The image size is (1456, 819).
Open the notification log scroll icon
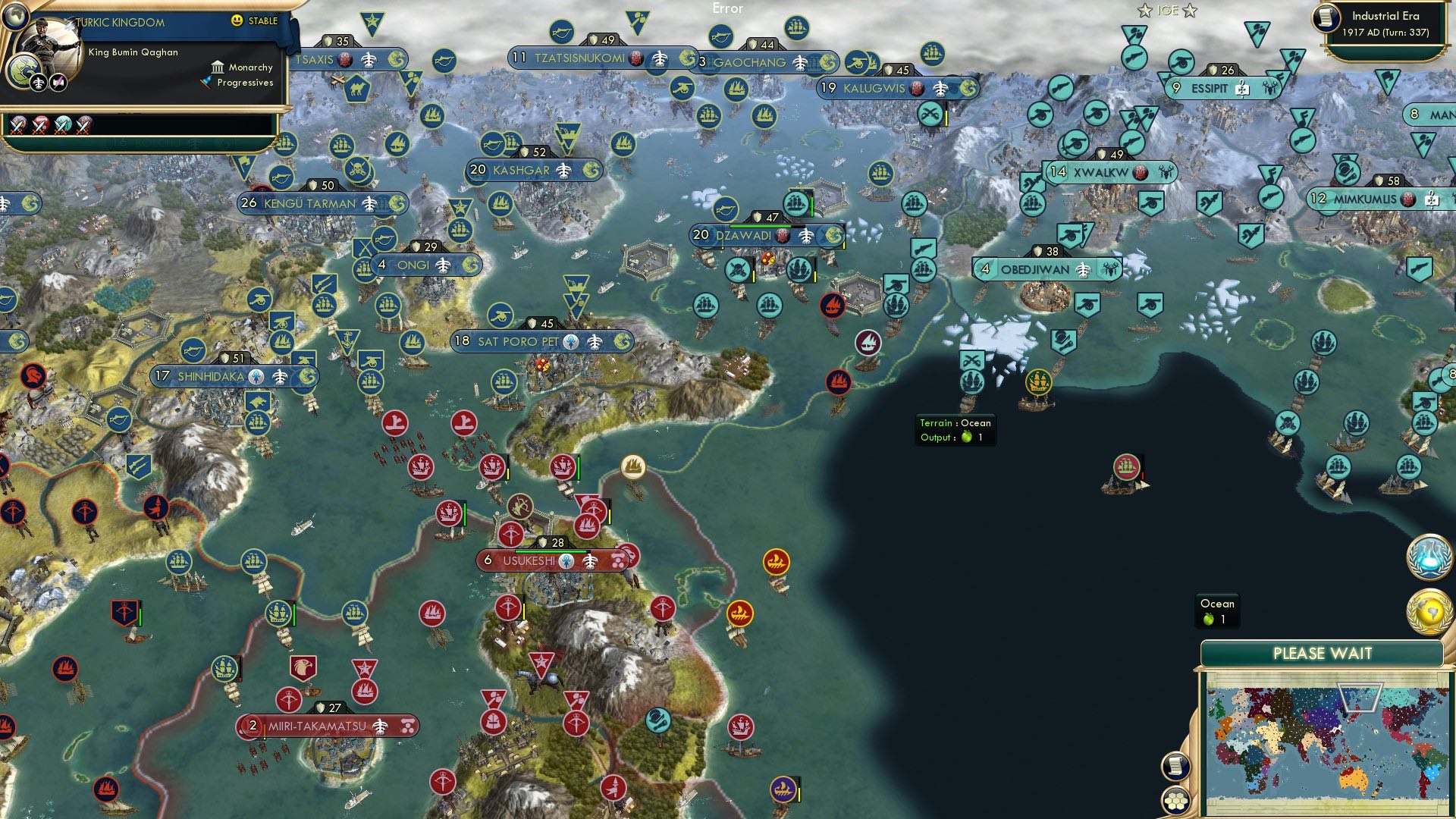click(1175, 767)
